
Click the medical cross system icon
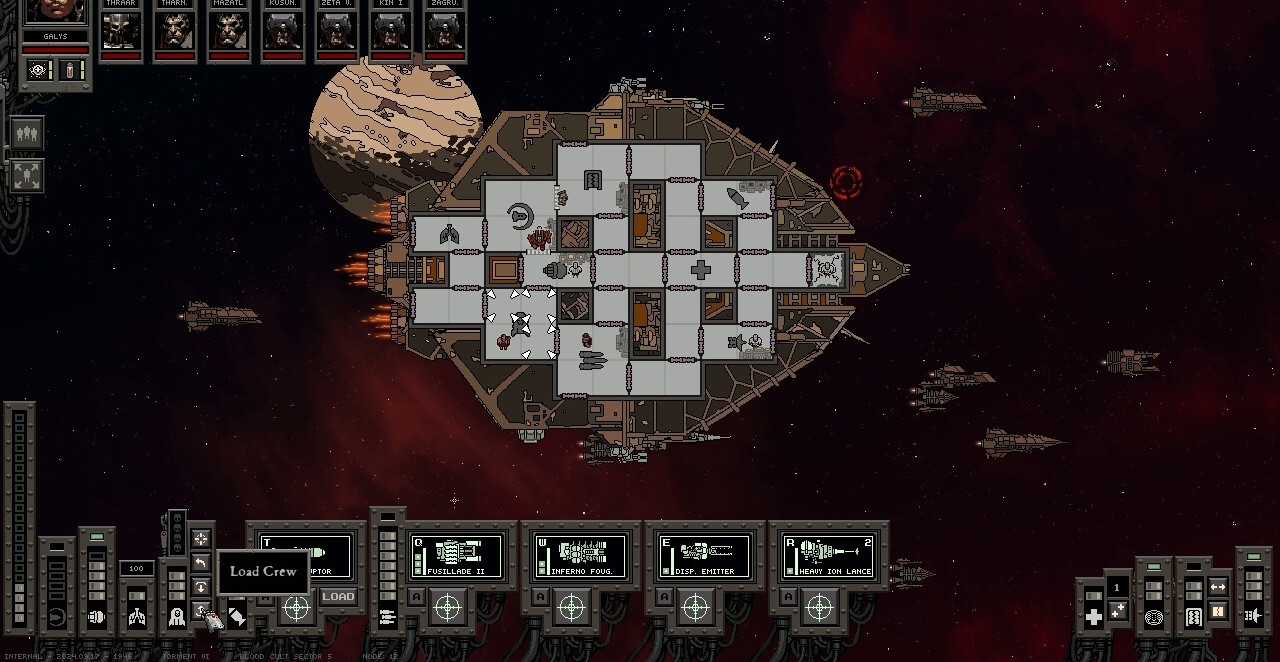[x=1093, y=617]
